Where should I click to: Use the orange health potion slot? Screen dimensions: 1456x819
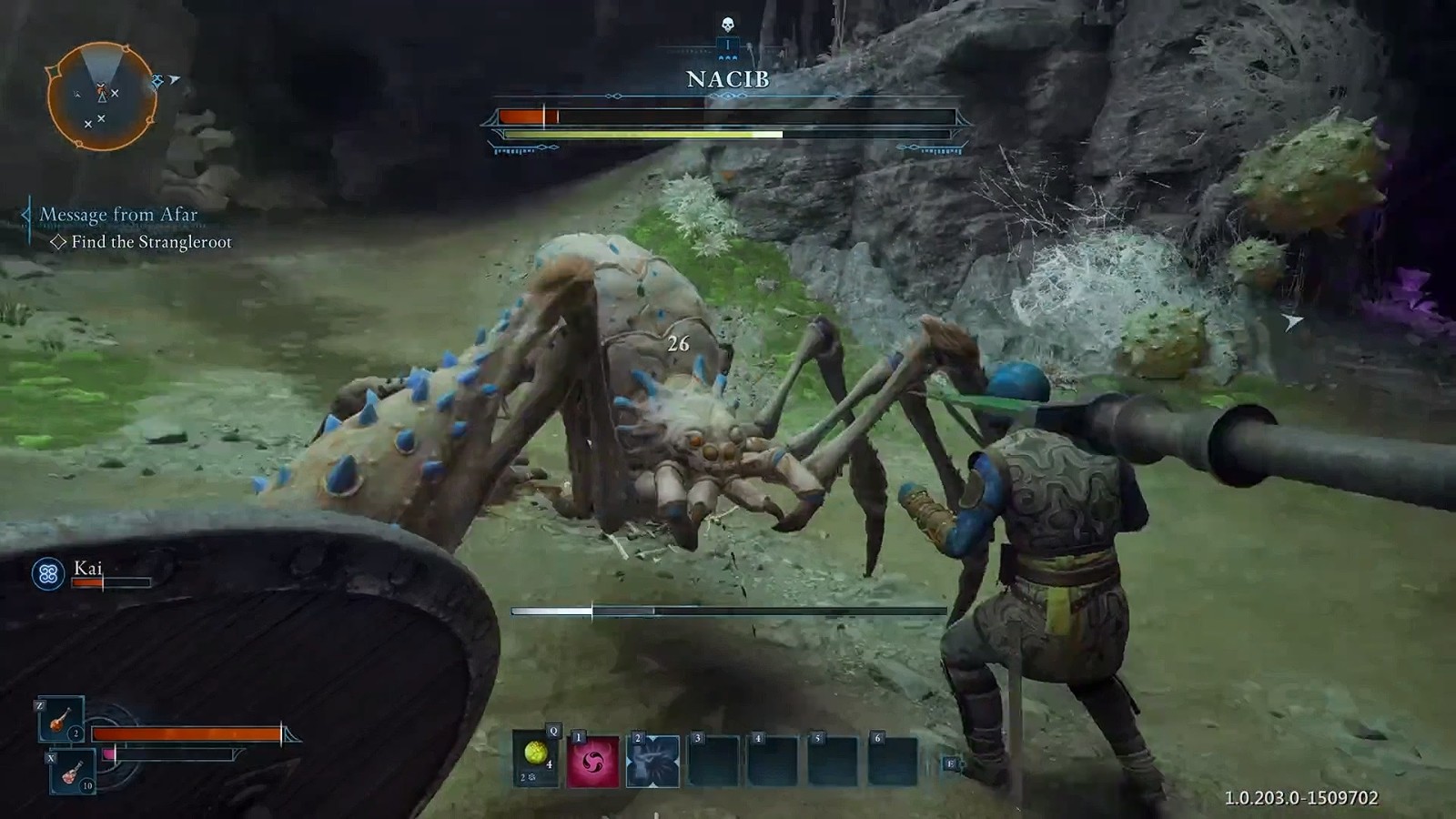pos(61,721)
